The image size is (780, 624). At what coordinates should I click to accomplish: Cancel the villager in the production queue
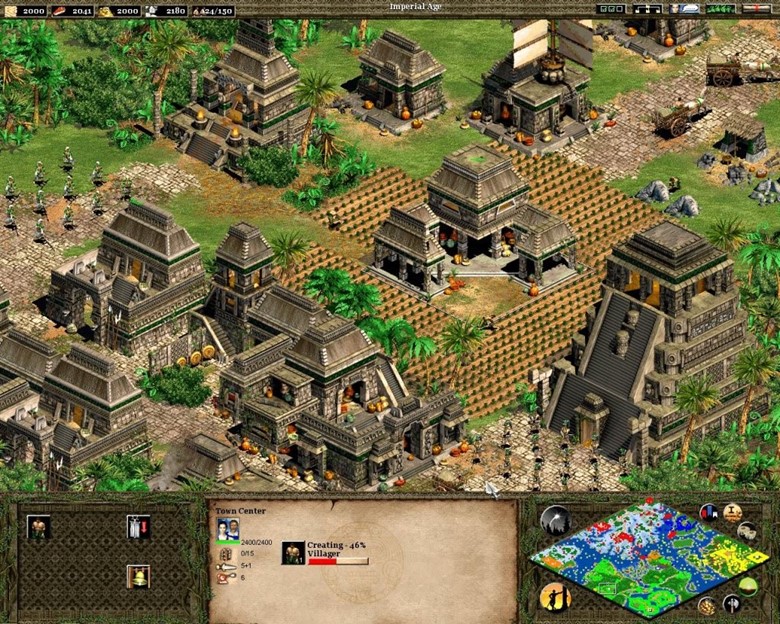coord(293,553)
